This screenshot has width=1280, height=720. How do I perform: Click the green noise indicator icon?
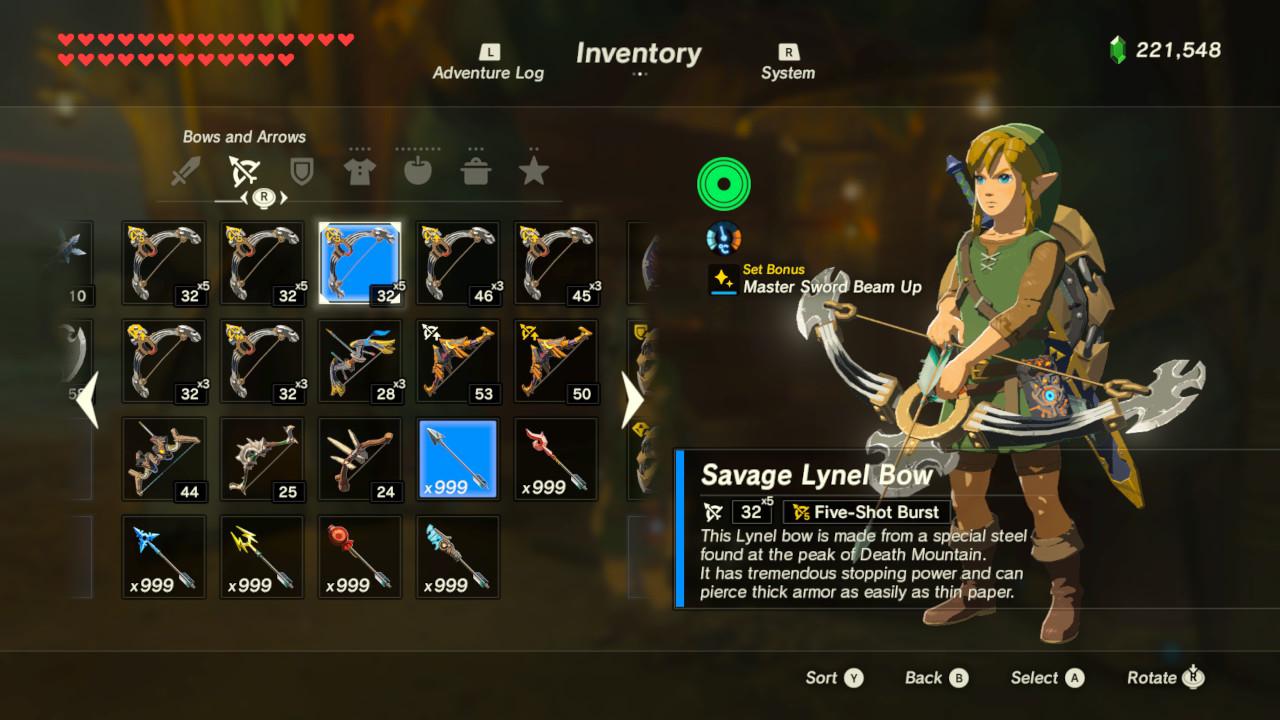click(723, 182)
